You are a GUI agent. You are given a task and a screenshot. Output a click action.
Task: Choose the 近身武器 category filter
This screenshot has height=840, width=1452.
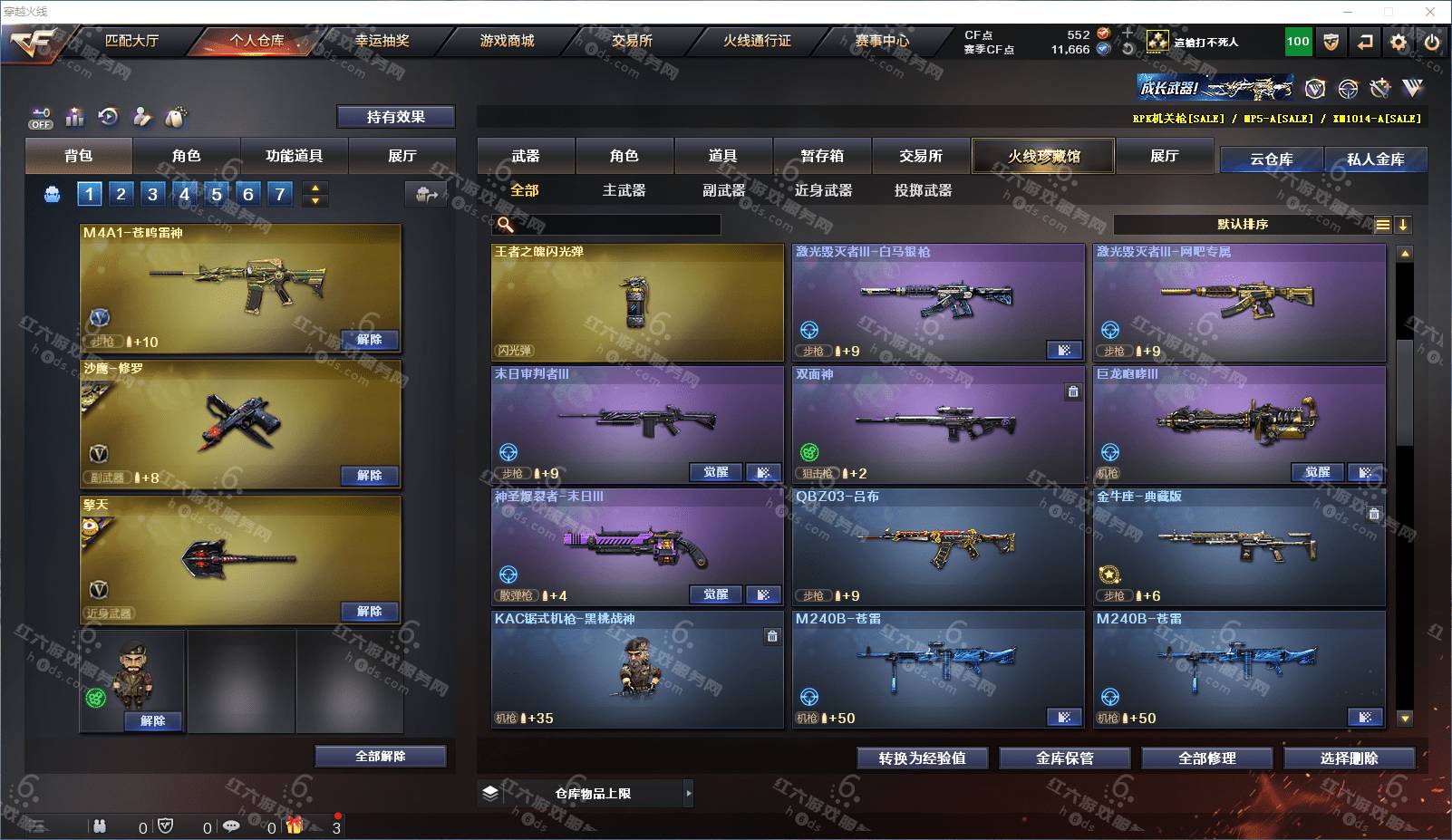pos(823,190)
